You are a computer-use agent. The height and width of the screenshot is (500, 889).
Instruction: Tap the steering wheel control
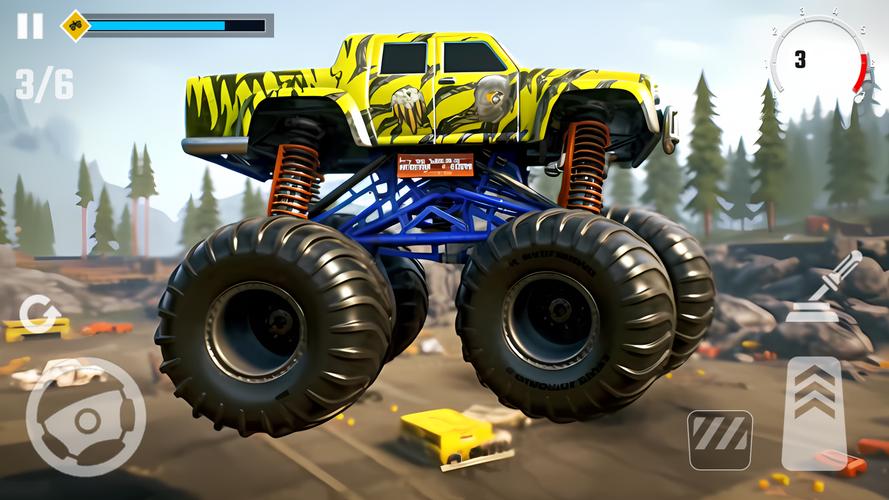click(85, 419)
